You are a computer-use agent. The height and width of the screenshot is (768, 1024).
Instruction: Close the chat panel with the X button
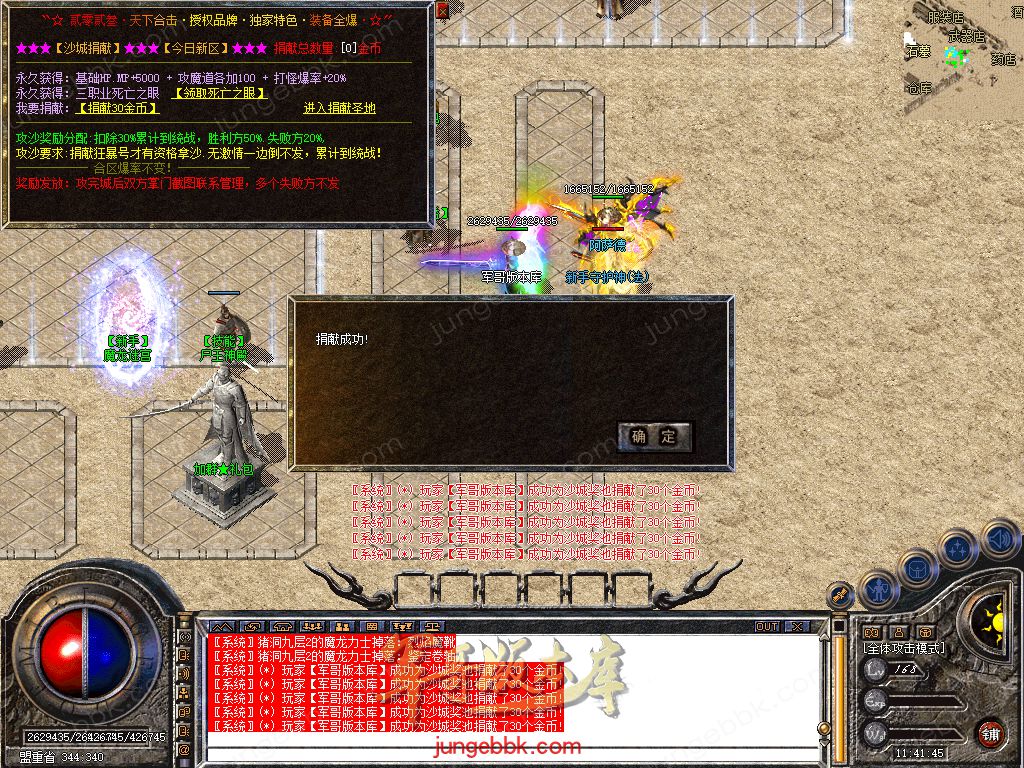797,626
